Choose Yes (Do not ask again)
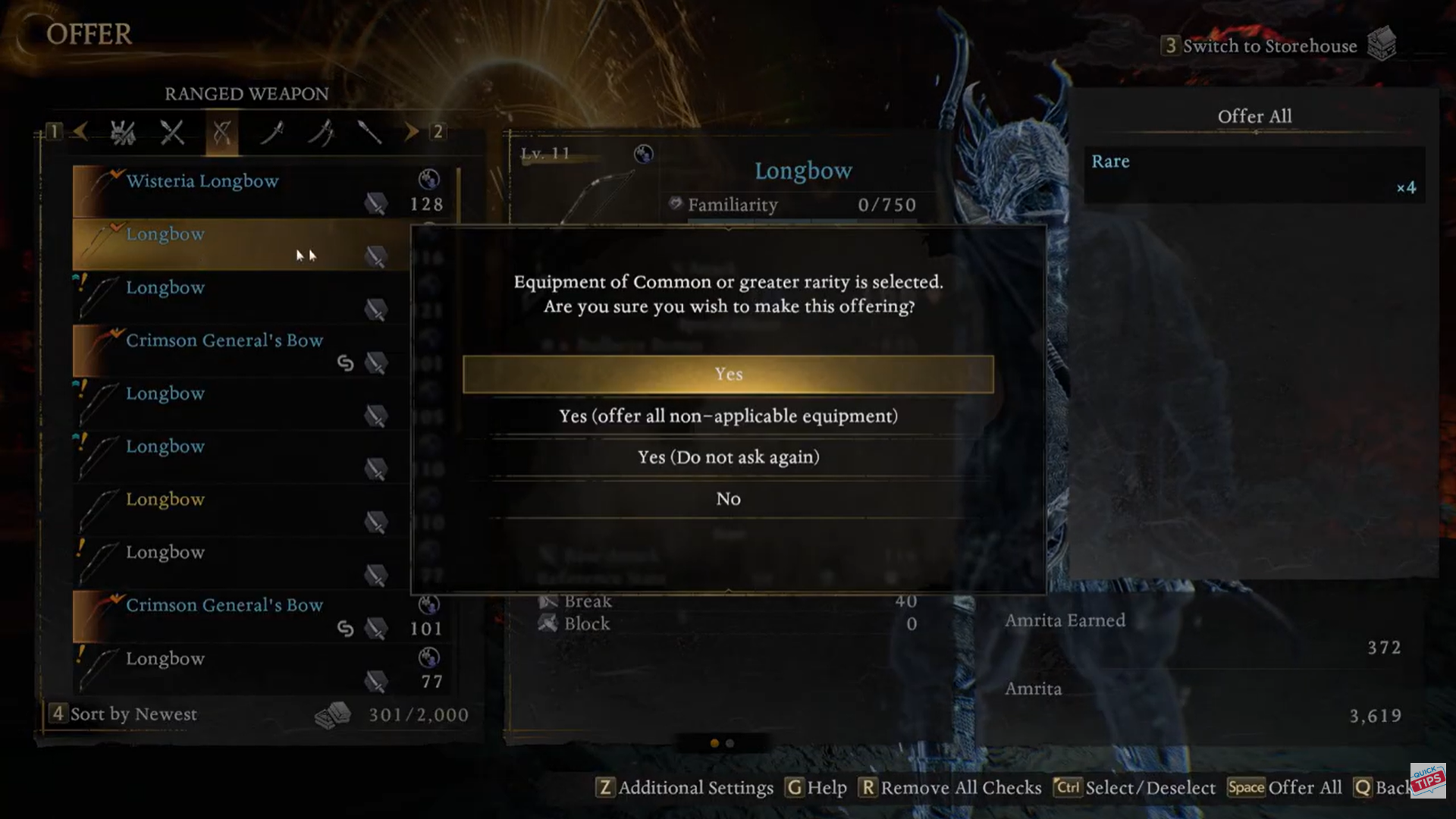The width and height of the screenshot is (1456, 819). pos(727,457)
